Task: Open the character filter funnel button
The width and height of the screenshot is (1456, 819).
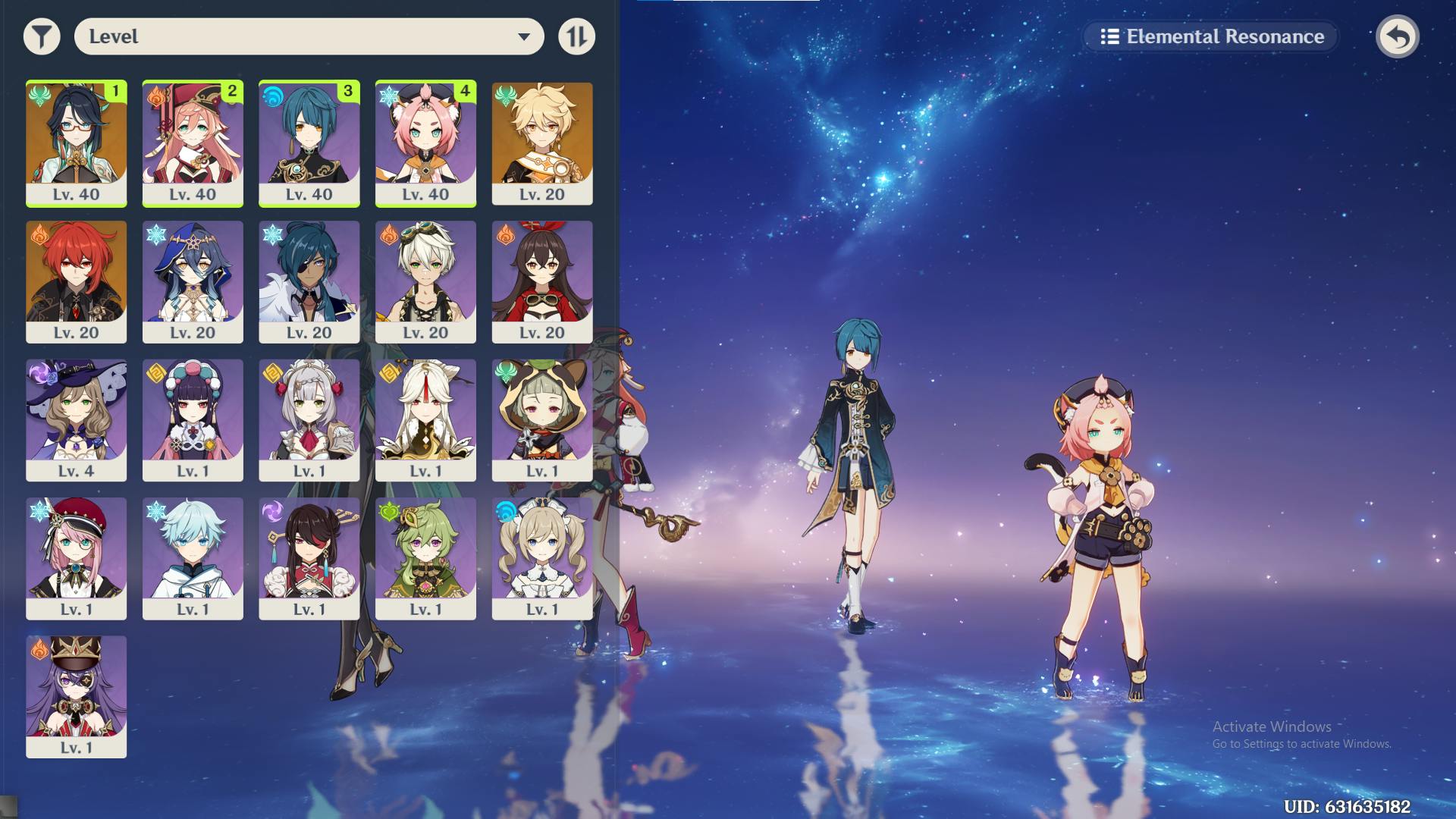Action: [42, 36]
